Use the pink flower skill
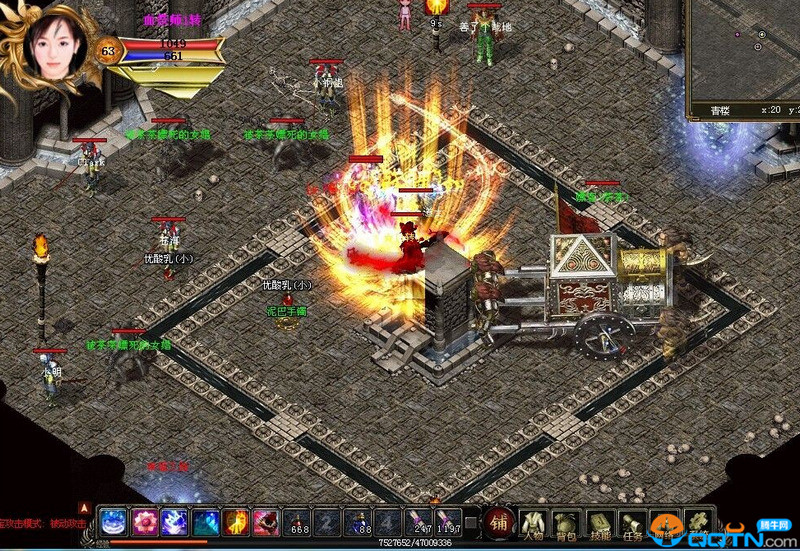The width and height of the screenshot is (800, 551). 145,522
